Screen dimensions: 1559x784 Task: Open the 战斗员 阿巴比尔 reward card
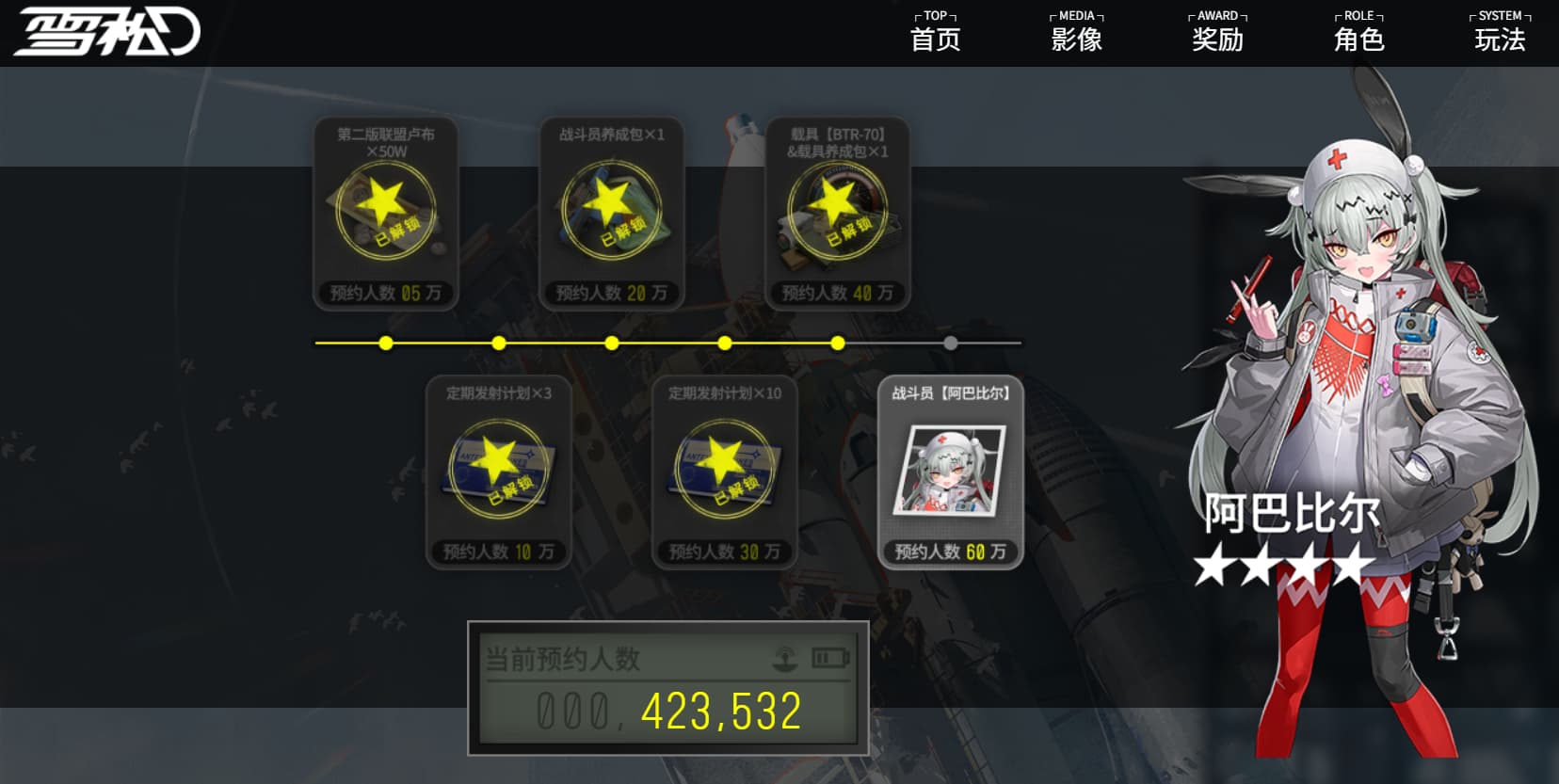coord(950,472)
